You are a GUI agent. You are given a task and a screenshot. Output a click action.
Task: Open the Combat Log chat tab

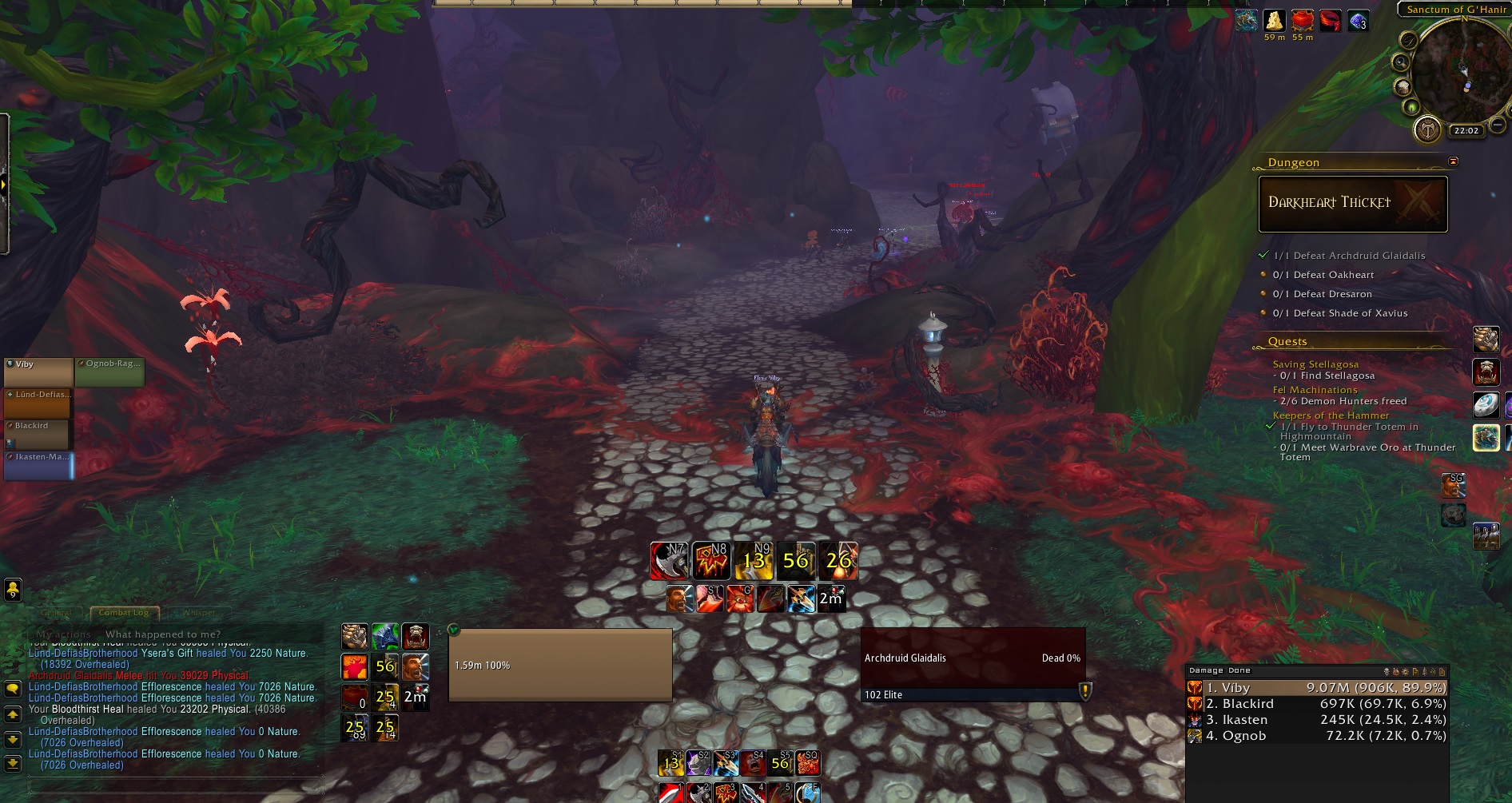[124, 613]
